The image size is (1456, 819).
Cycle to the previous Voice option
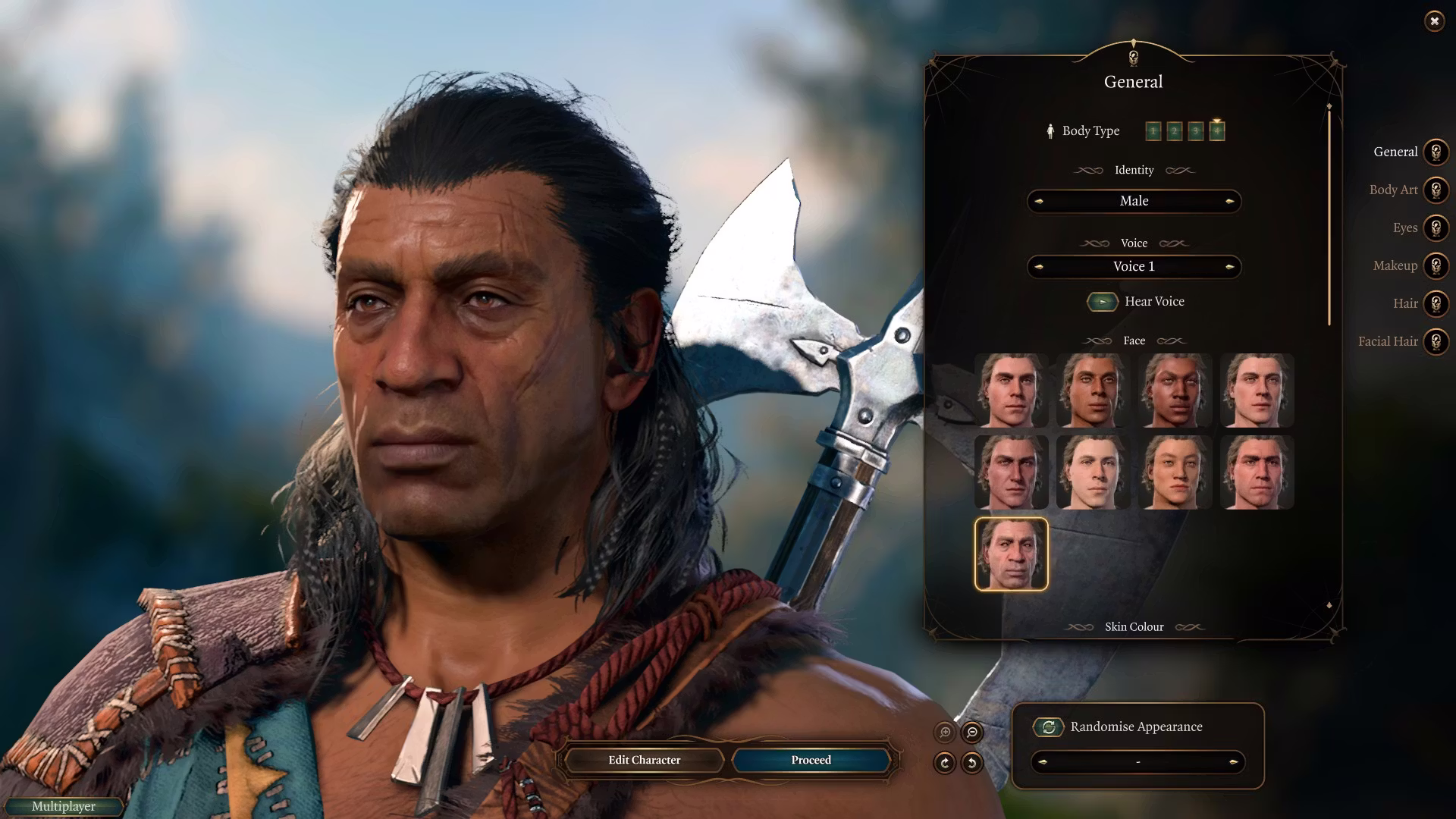pyautogui.click(x=1039, y=266)
